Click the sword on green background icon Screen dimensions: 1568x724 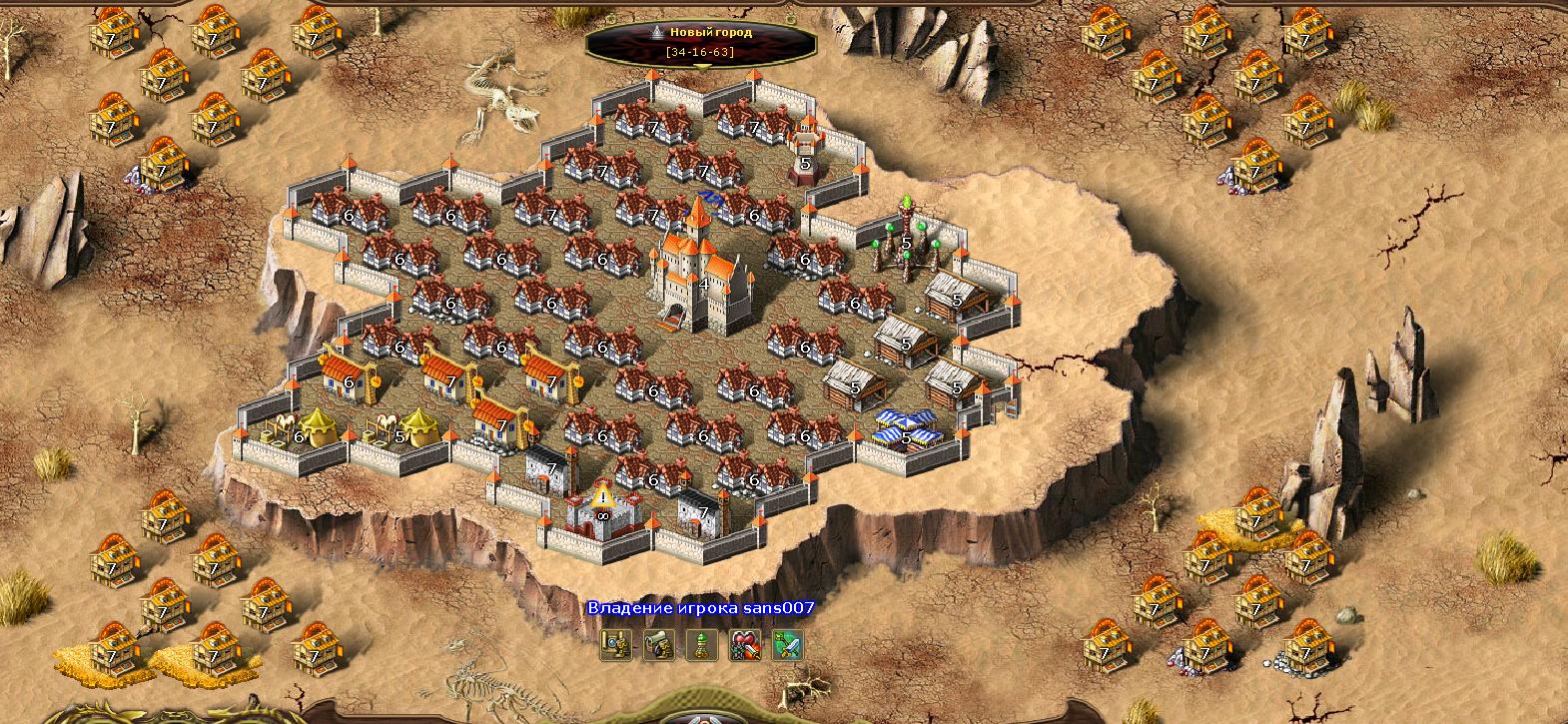[x=788, y=645]
